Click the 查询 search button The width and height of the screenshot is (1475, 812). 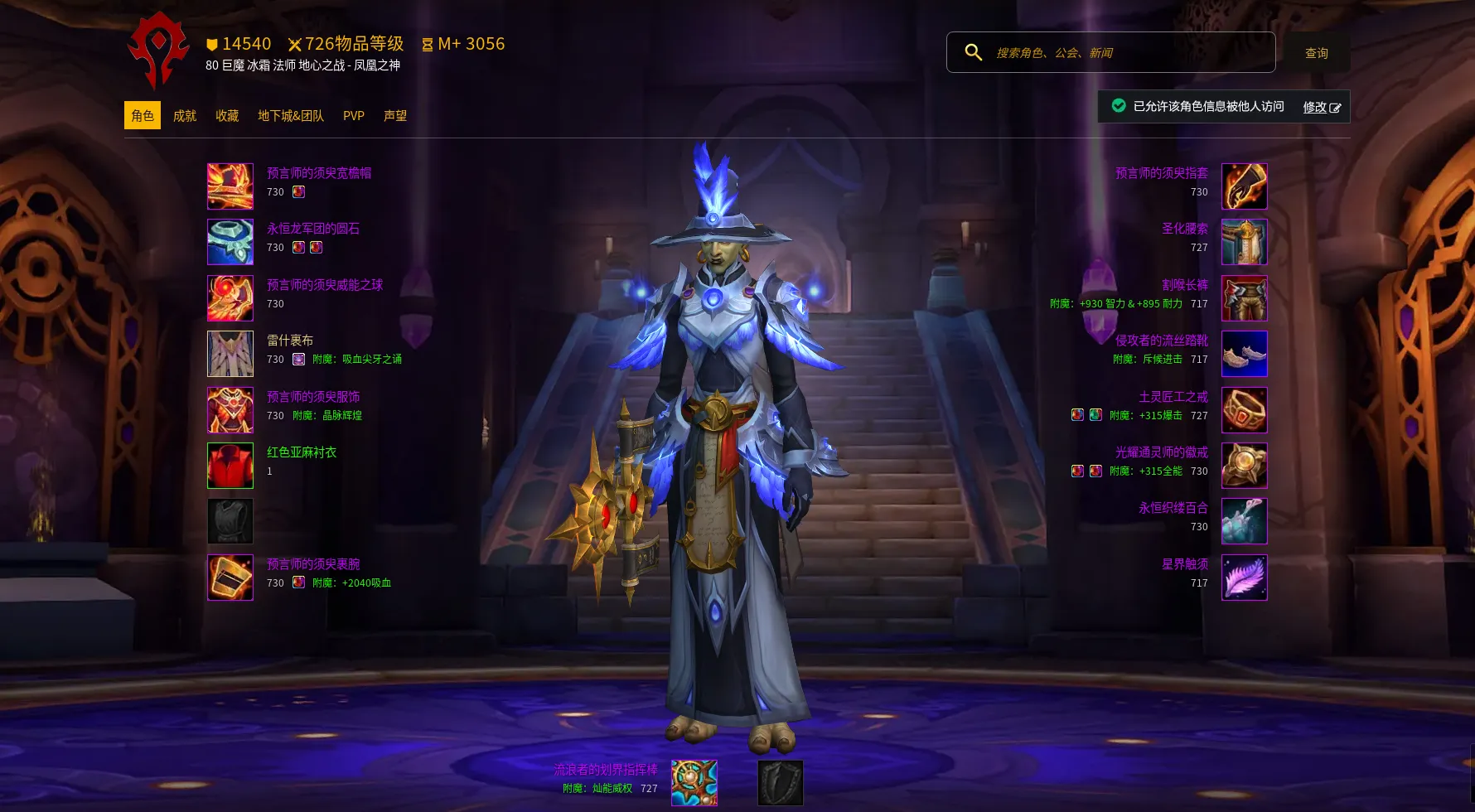tap(1317, 53)
